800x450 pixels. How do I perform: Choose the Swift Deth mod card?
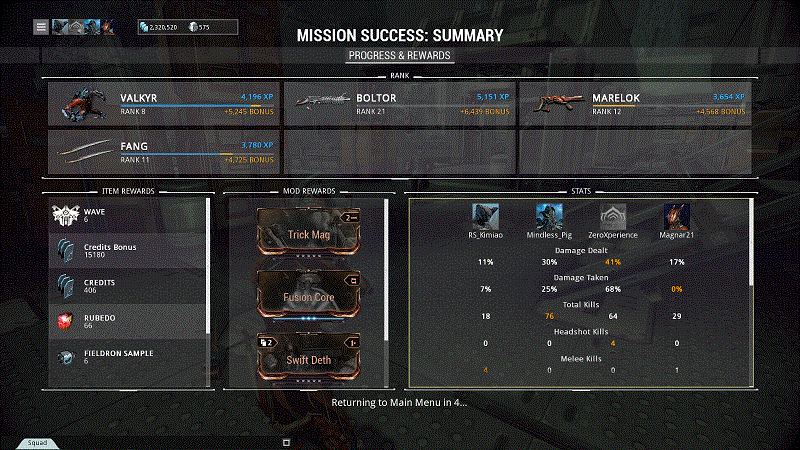308,359
